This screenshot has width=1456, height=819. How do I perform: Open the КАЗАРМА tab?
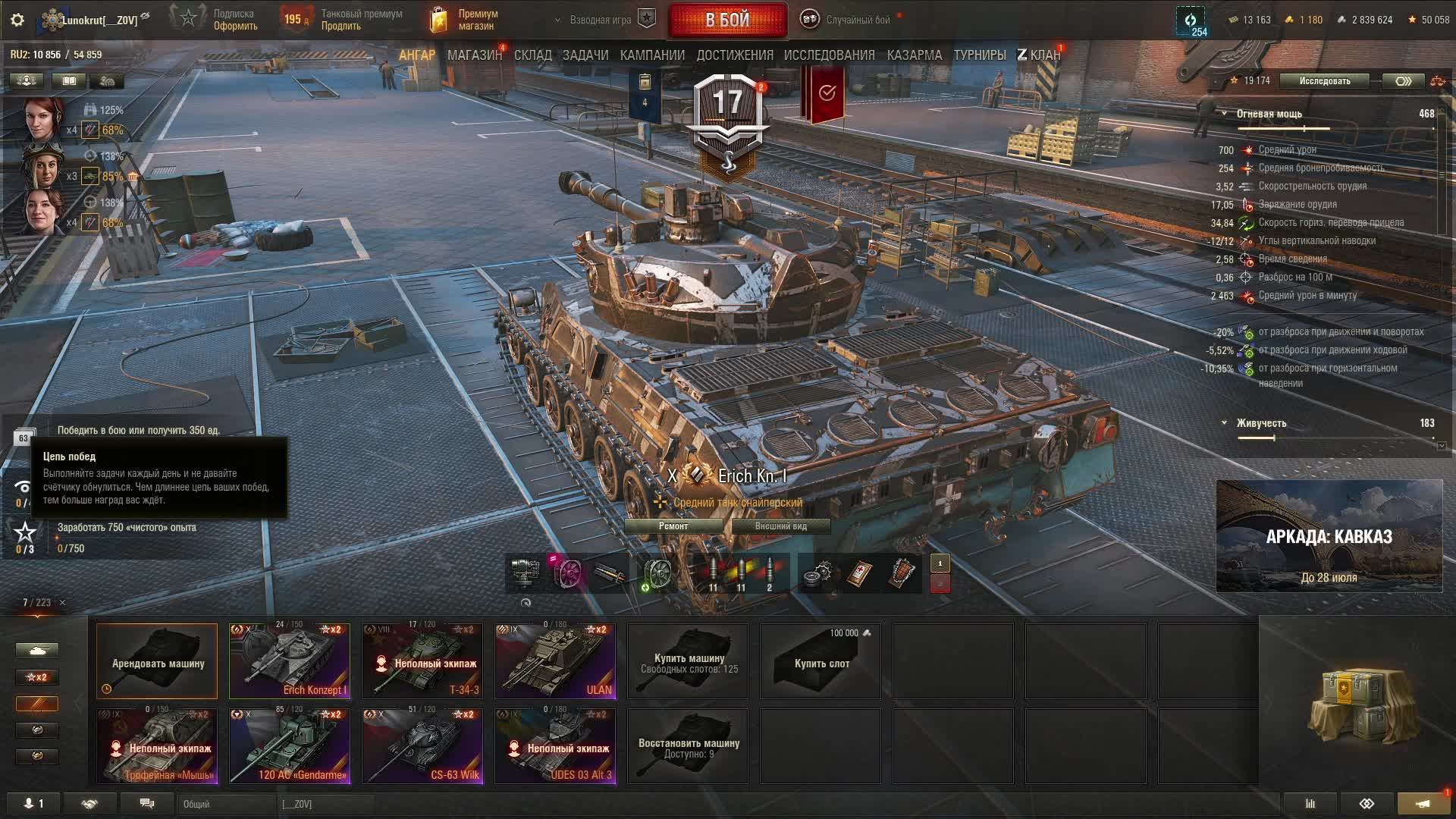(x=914, y=55)
